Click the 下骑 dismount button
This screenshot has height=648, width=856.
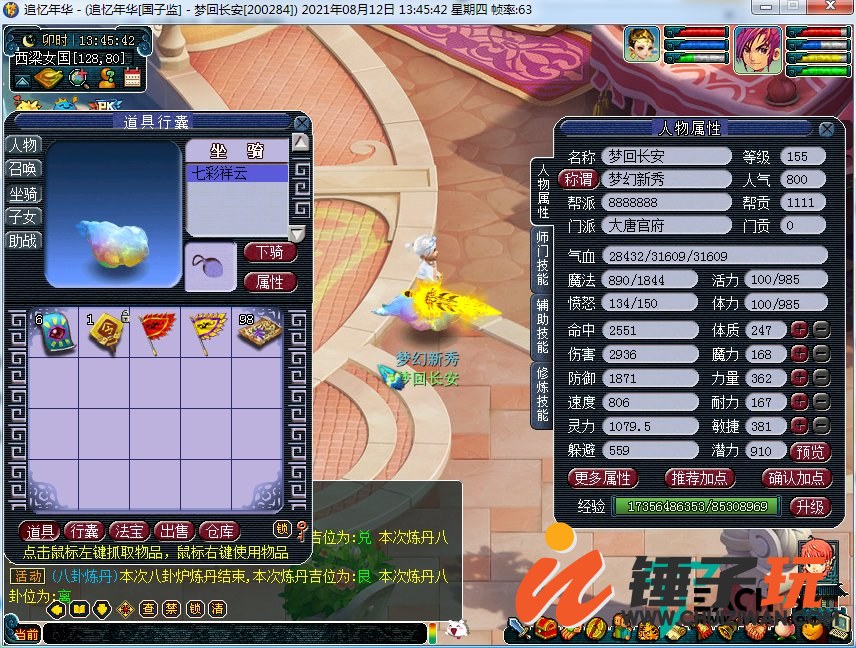pos(269,252)
